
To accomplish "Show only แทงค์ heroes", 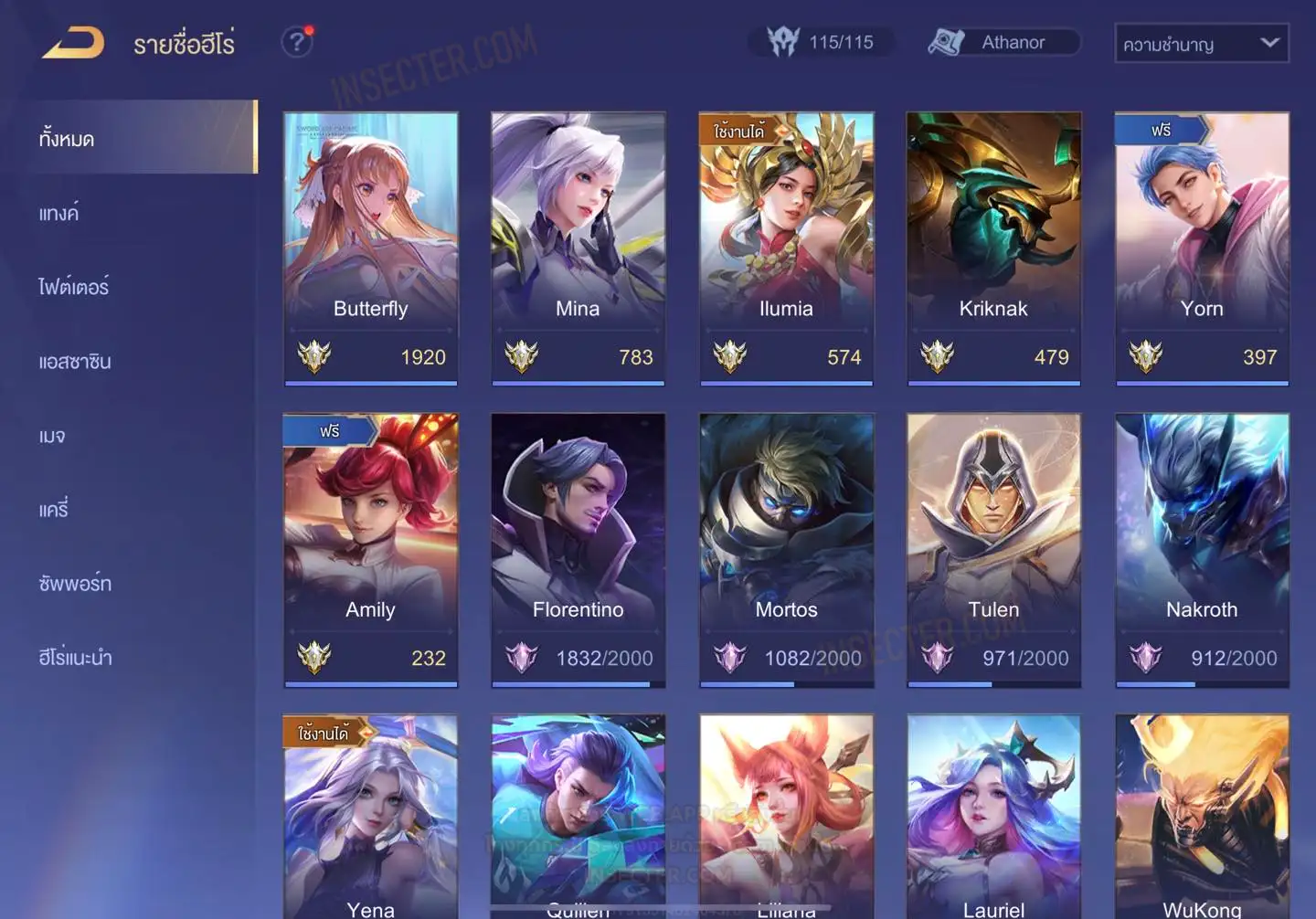I will tap(58, 214).
